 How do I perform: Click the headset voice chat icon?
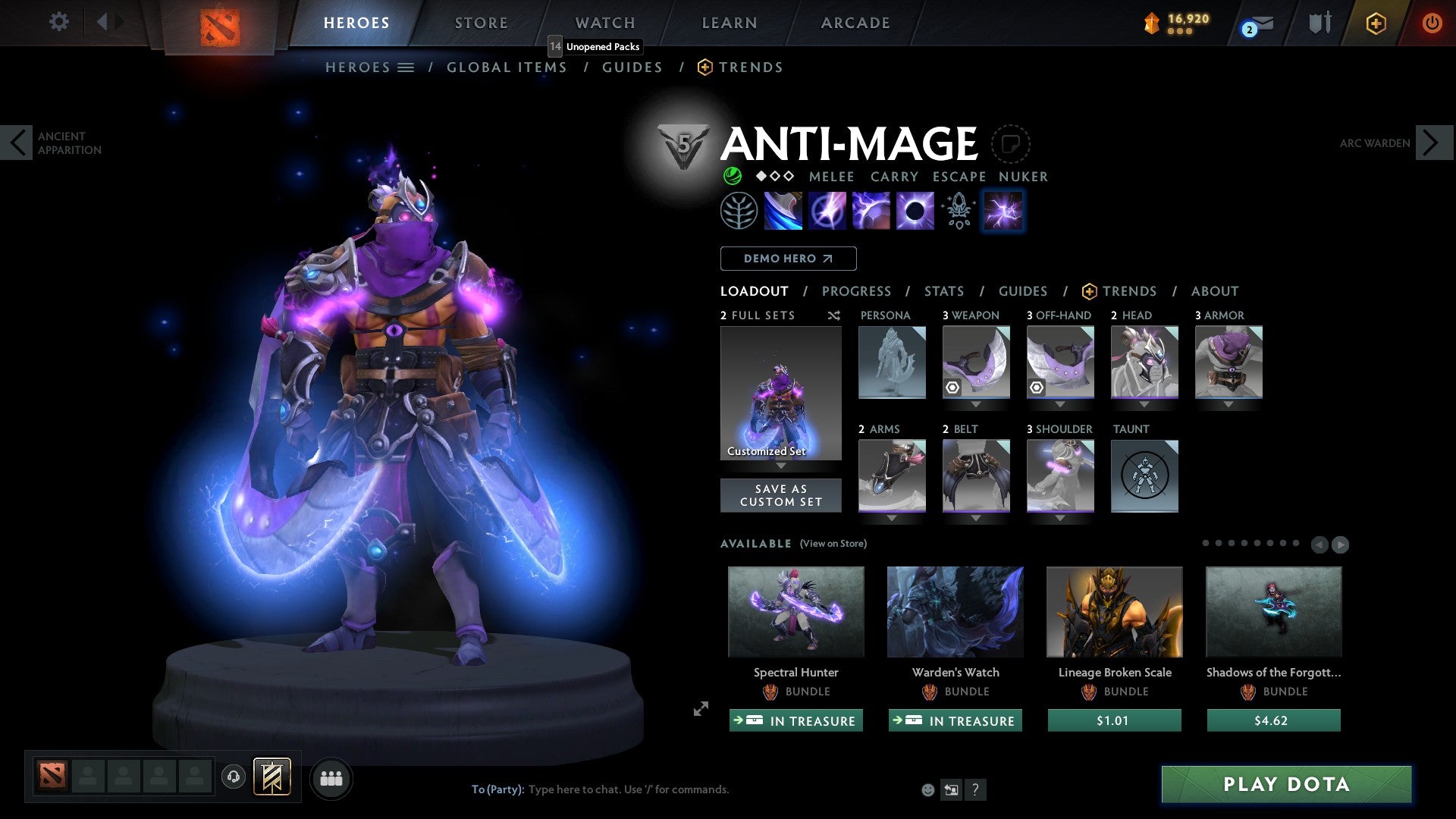(234, 778)
